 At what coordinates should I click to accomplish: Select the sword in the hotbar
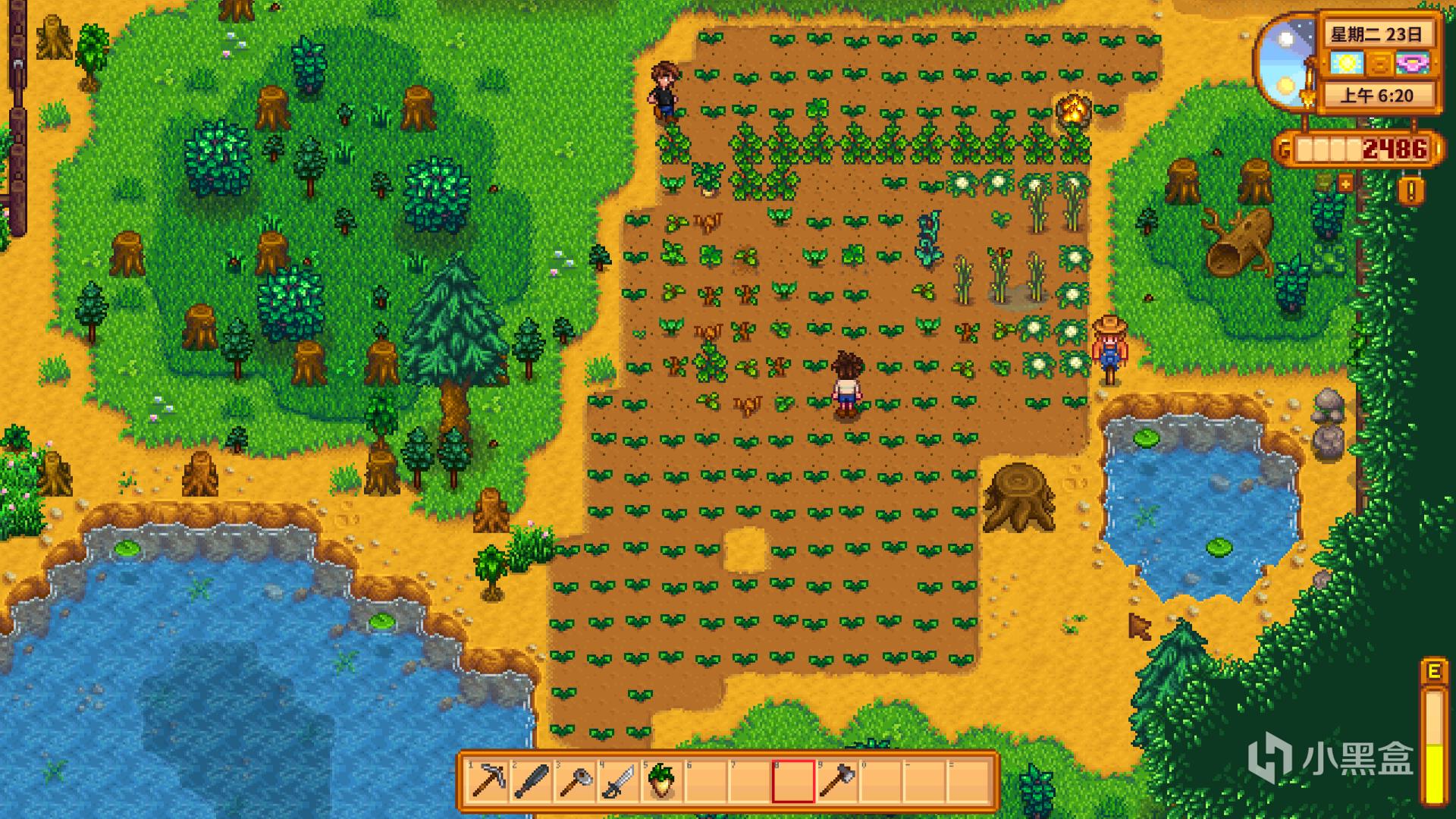pyautogui.click(x=617, y=780)
